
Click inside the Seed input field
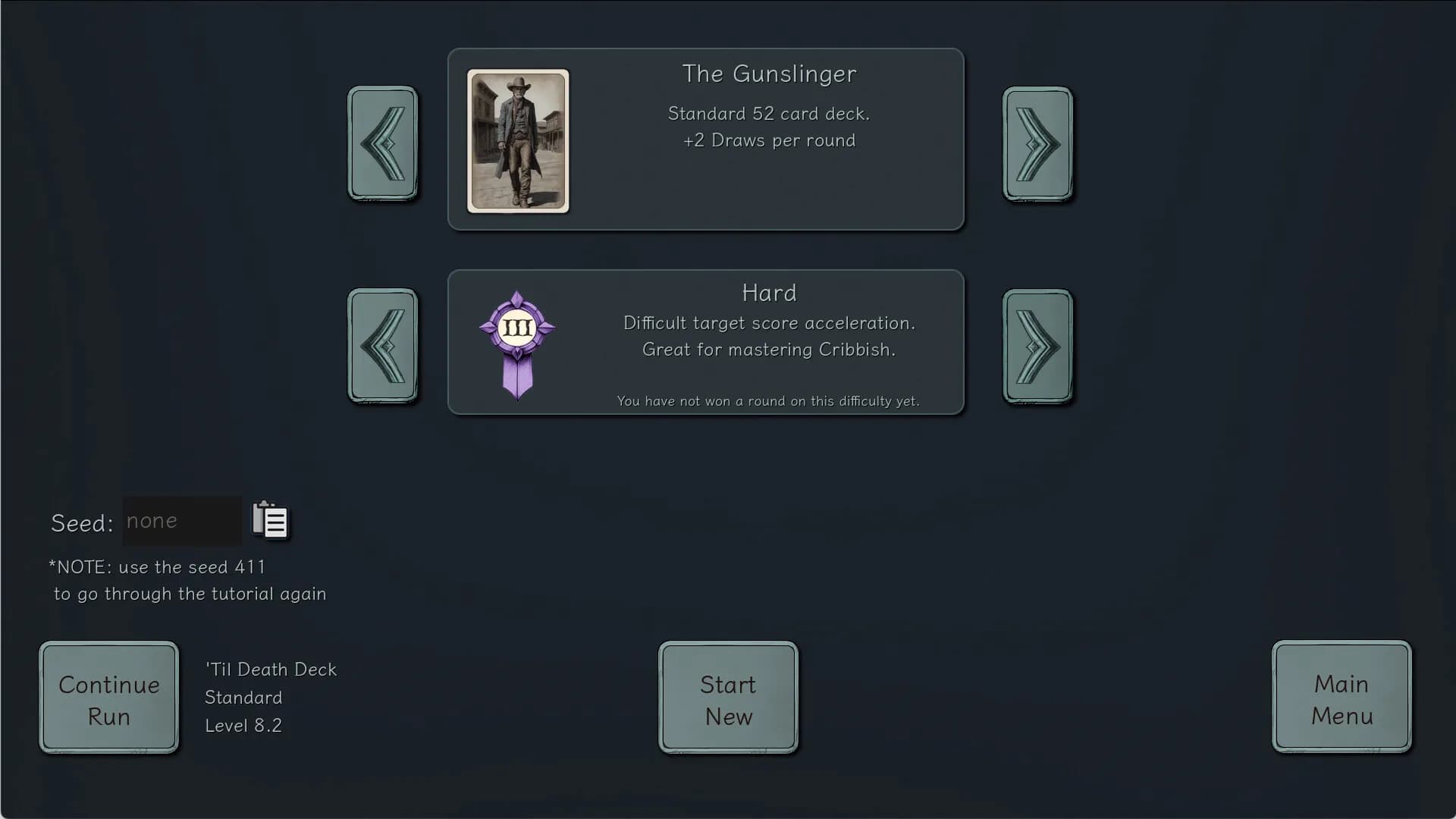(181, 520)
